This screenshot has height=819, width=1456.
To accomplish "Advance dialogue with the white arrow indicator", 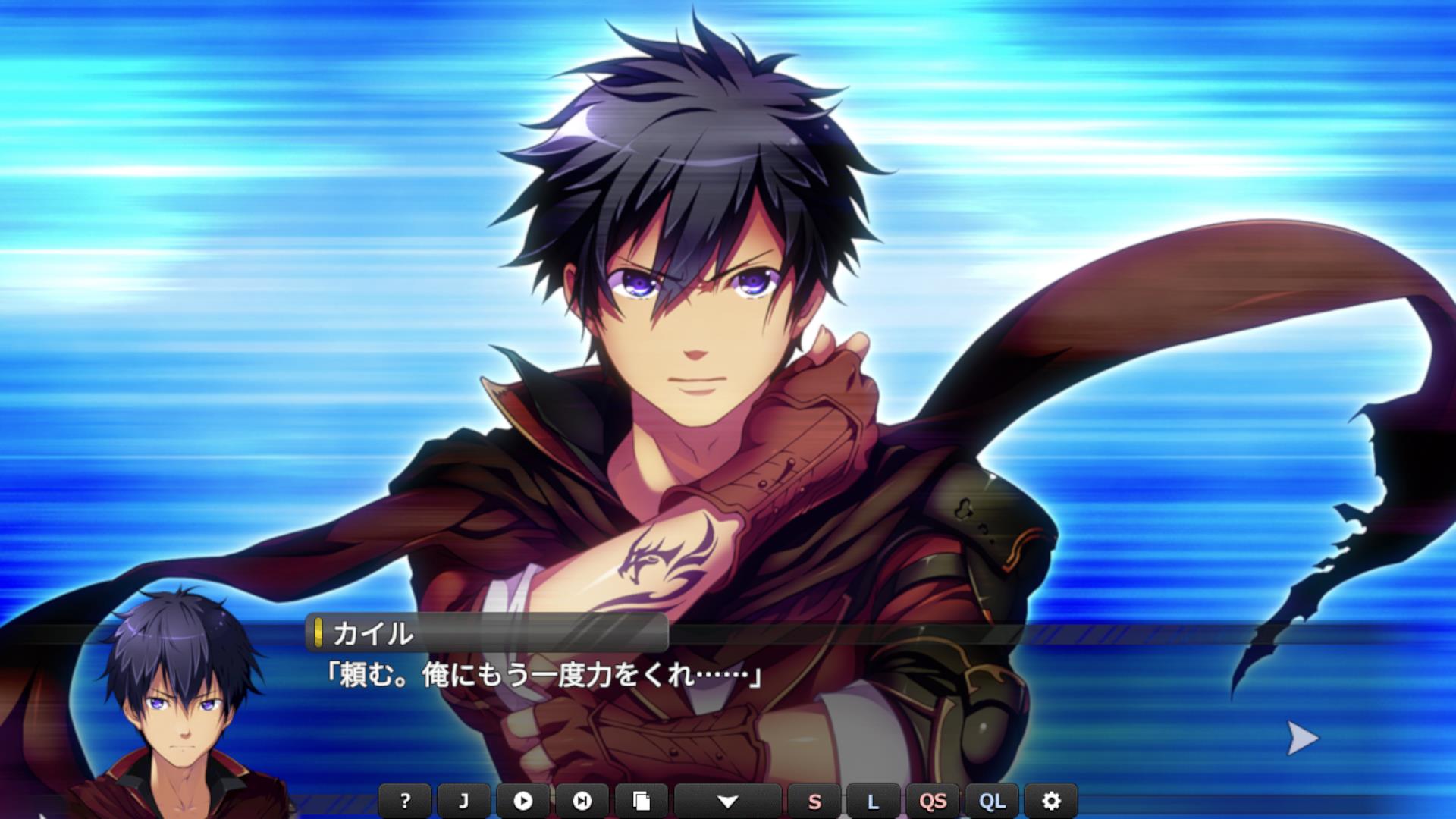I will point(1303,738).
